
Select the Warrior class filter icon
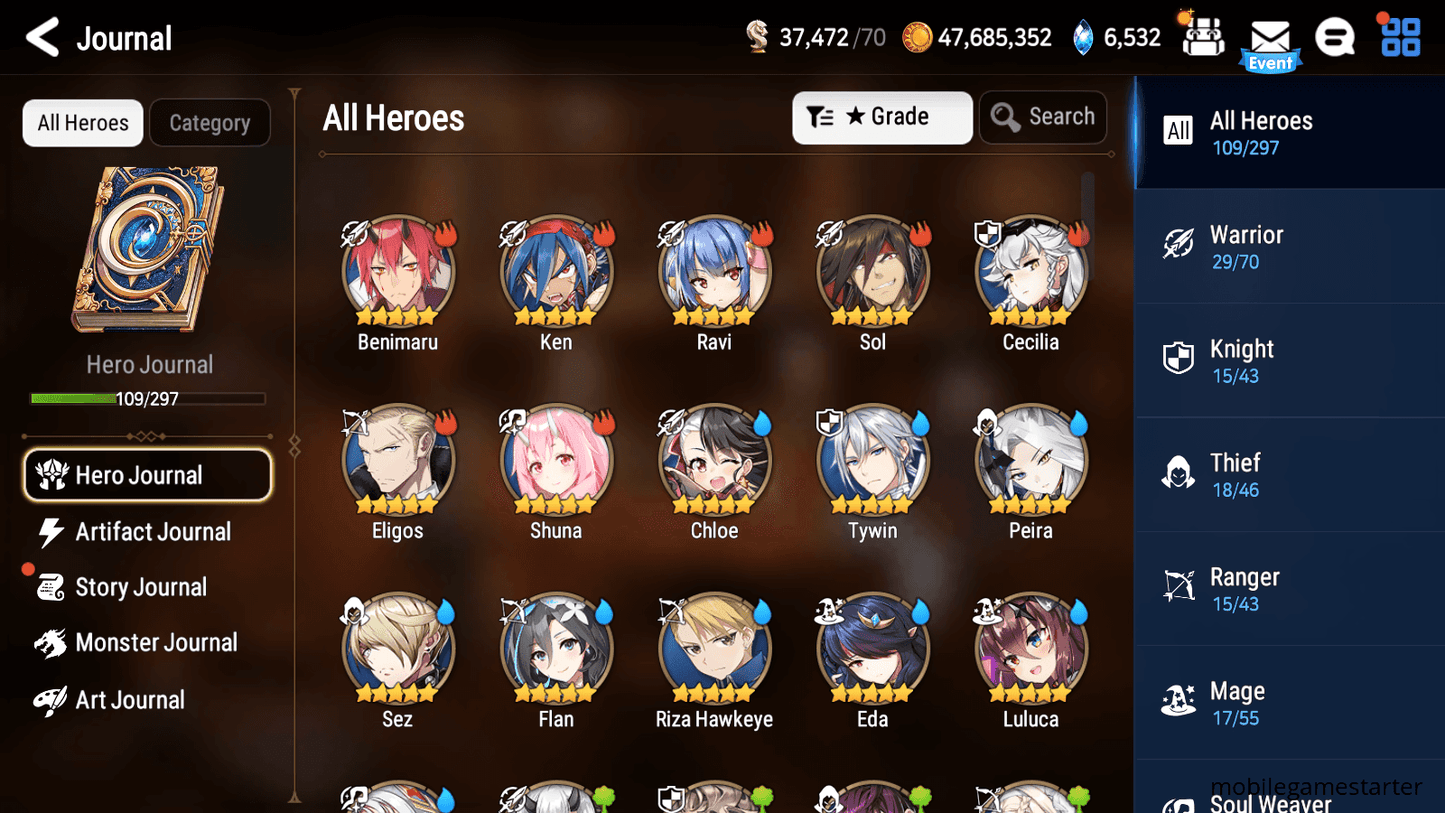[1180, 245]
